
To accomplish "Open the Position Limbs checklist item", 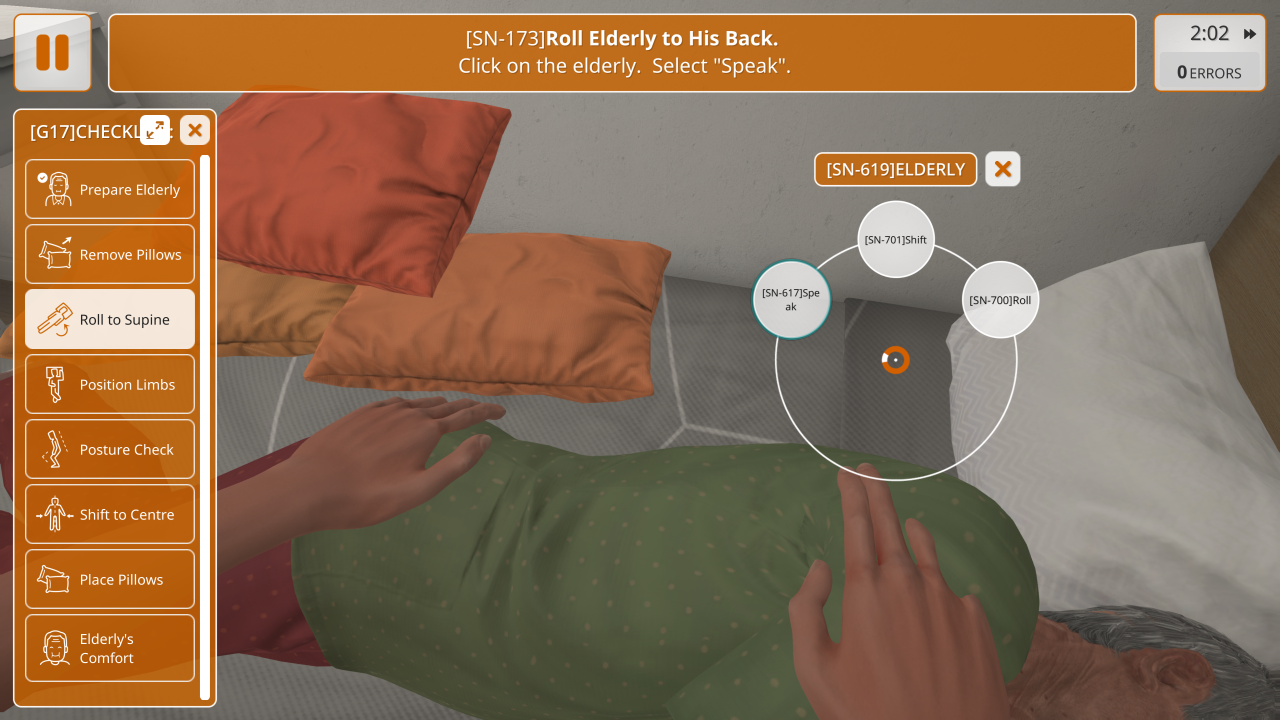I will click(110, 384).
